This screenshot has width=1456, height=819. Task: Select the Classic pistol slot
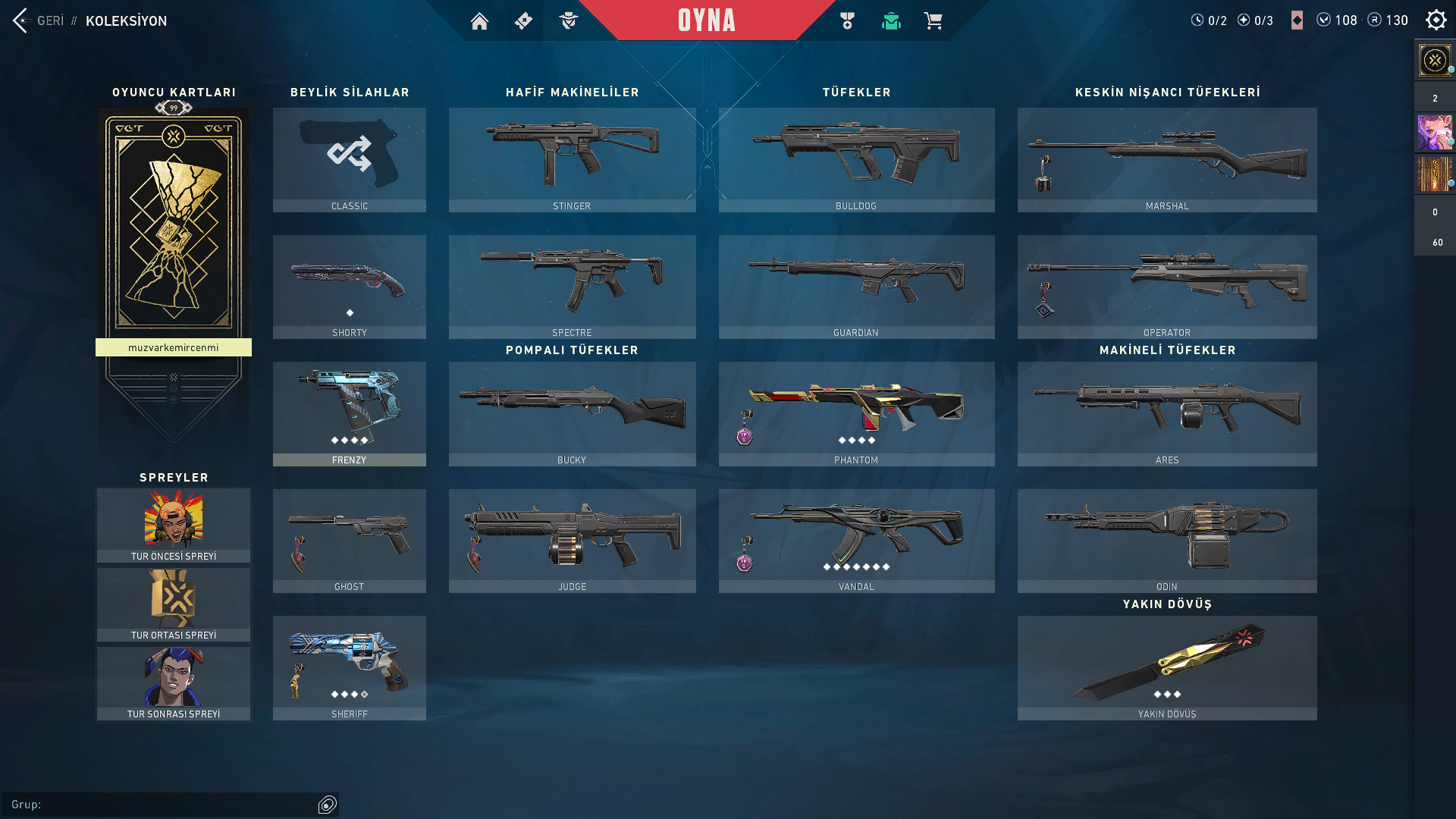click(x=349, y=159)
